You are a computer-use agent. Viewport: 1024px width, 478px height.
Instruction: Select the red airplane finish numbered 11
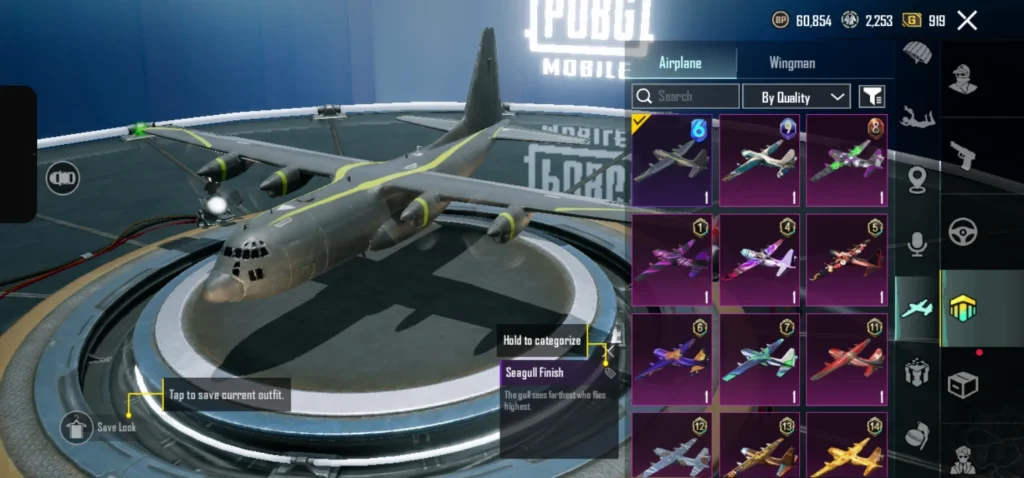point(846,360)
